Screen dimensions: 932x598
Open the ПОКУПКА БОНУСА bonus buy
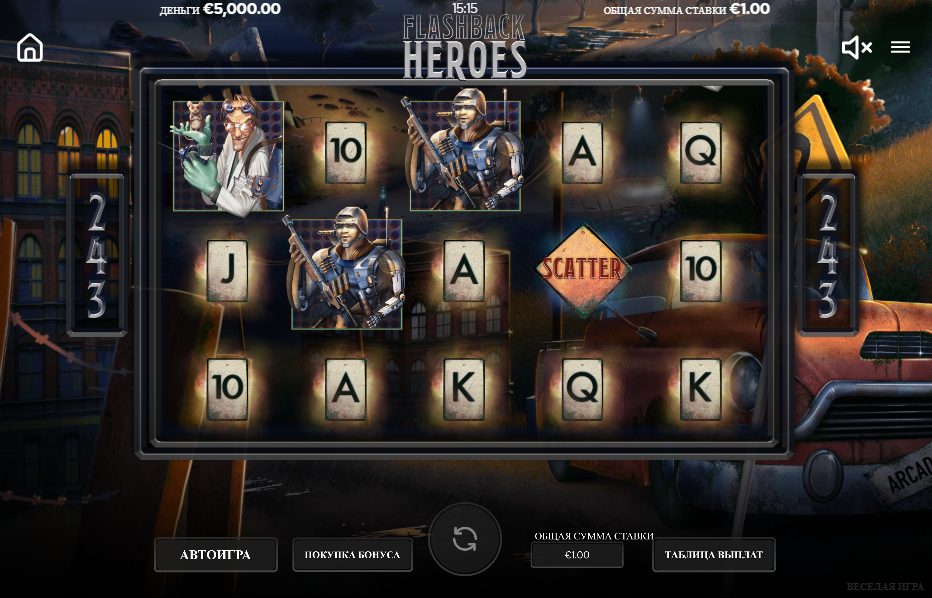tap(352, 554)
